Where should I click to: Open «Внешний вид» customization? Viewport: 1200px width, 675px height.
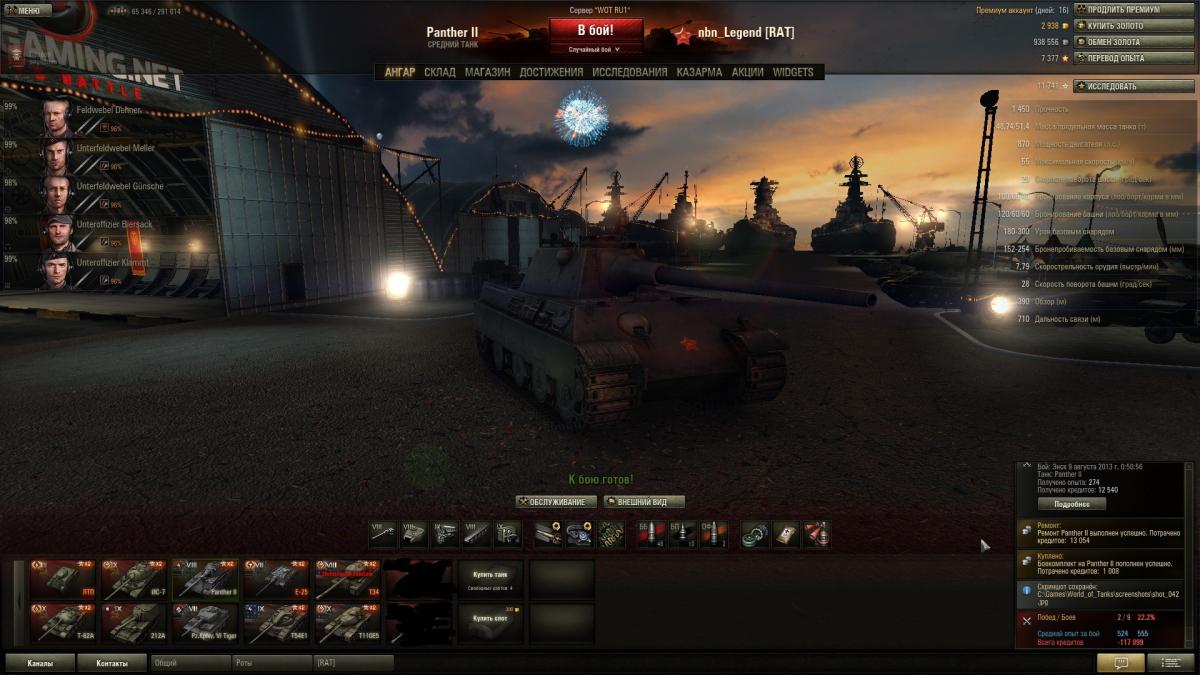pyautogui.click(x=643, y=502)
